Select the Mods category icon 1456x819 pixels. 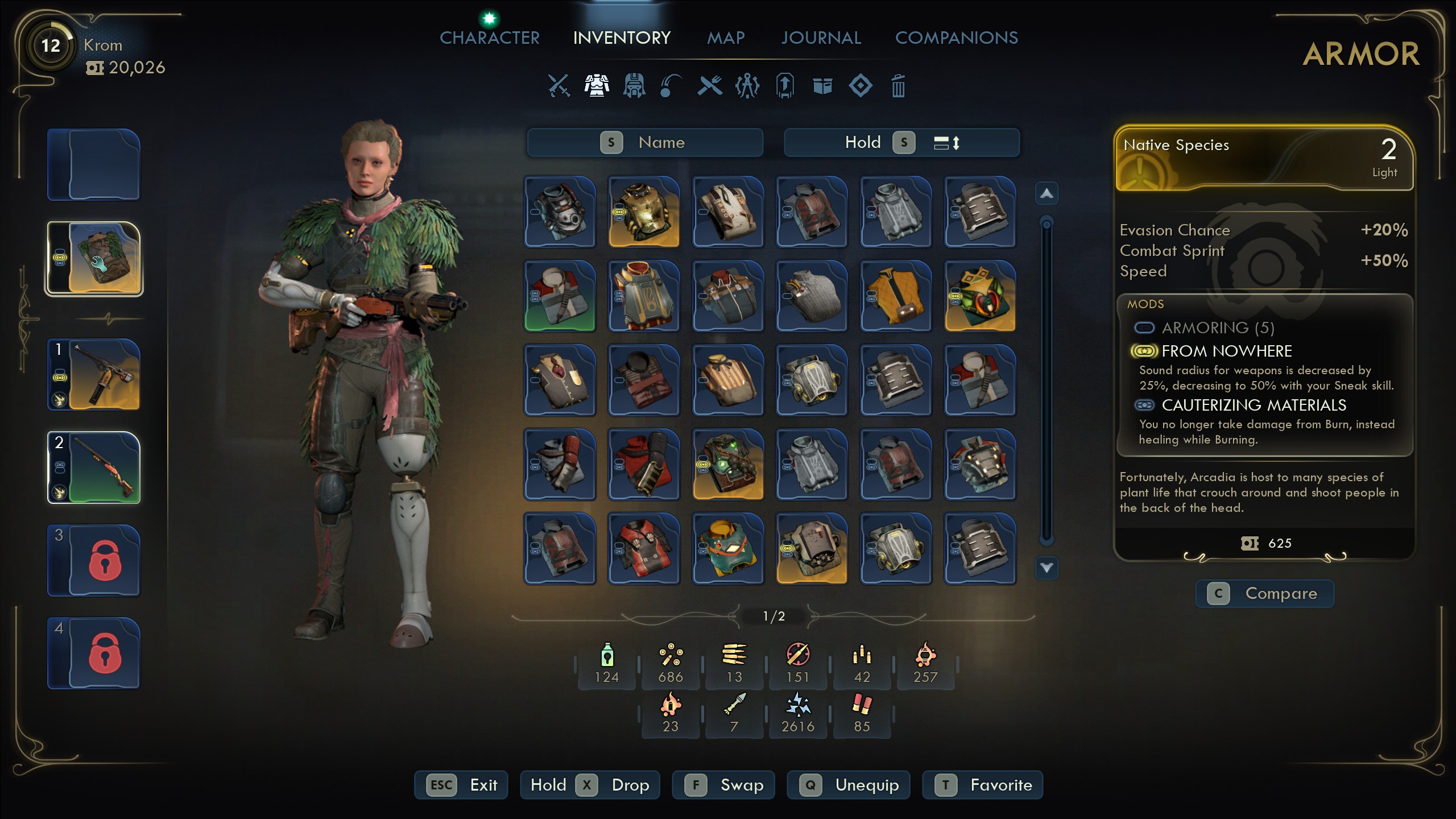pos(747,86)
